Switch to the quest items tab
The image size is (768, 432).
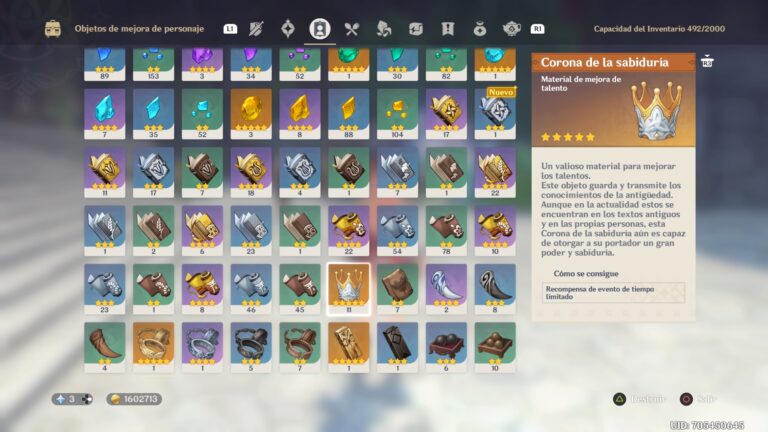(x=447, y=28)
